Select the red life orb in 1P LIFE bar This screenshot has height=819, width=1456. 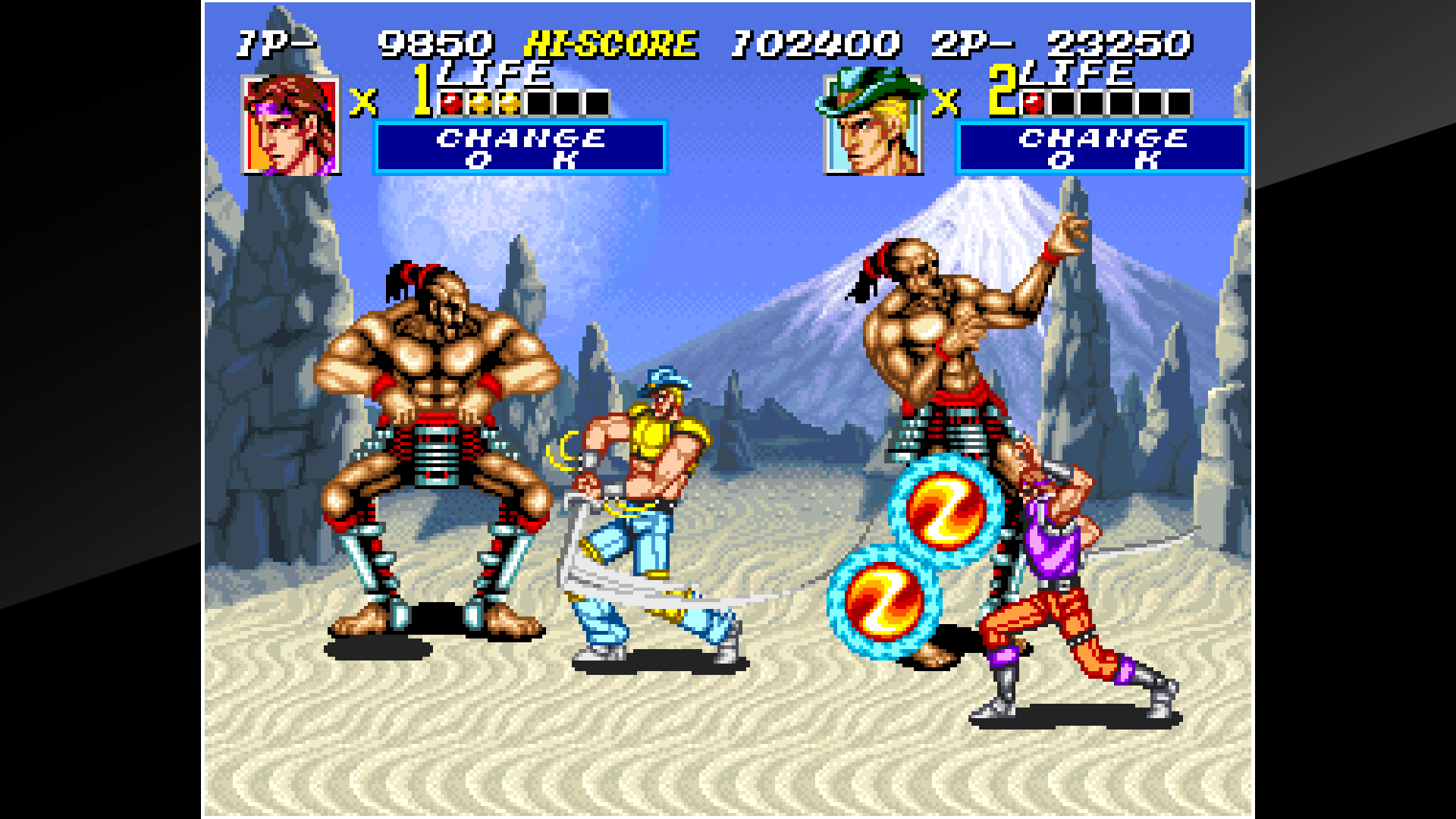point(453,99)
